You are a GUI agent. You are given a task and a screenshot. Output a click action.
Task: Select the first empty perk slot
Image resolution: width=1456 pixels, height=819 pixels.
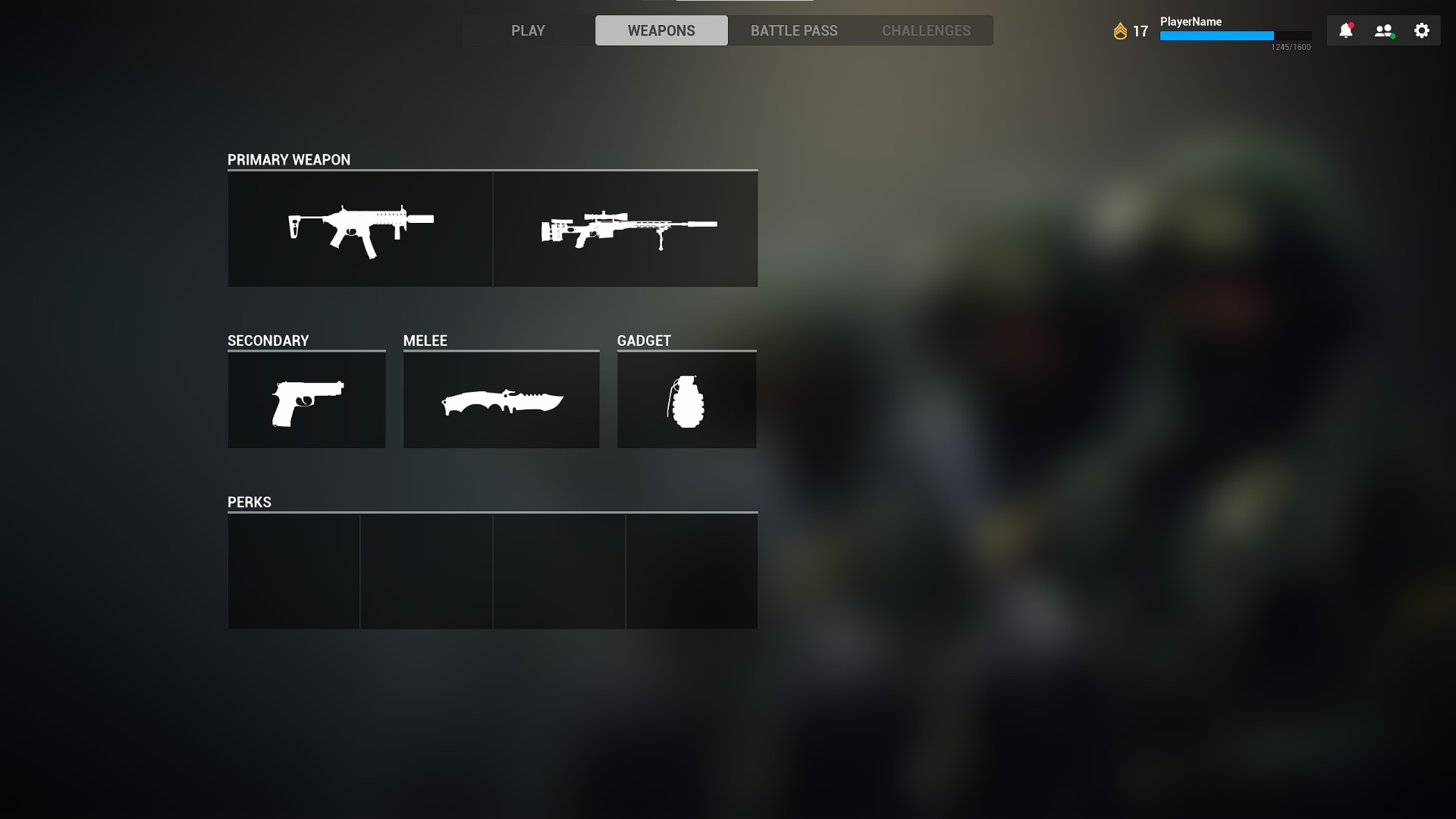pos(293,571)
